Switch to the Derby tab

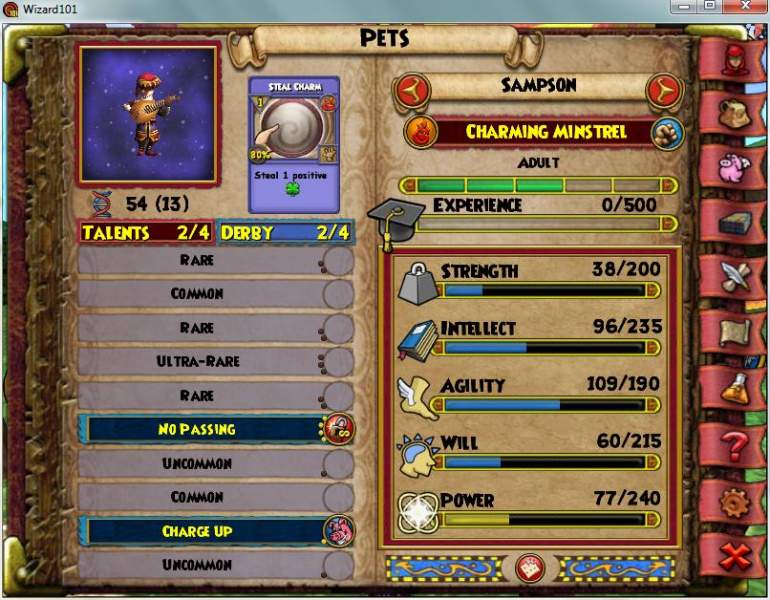point(286,232)
